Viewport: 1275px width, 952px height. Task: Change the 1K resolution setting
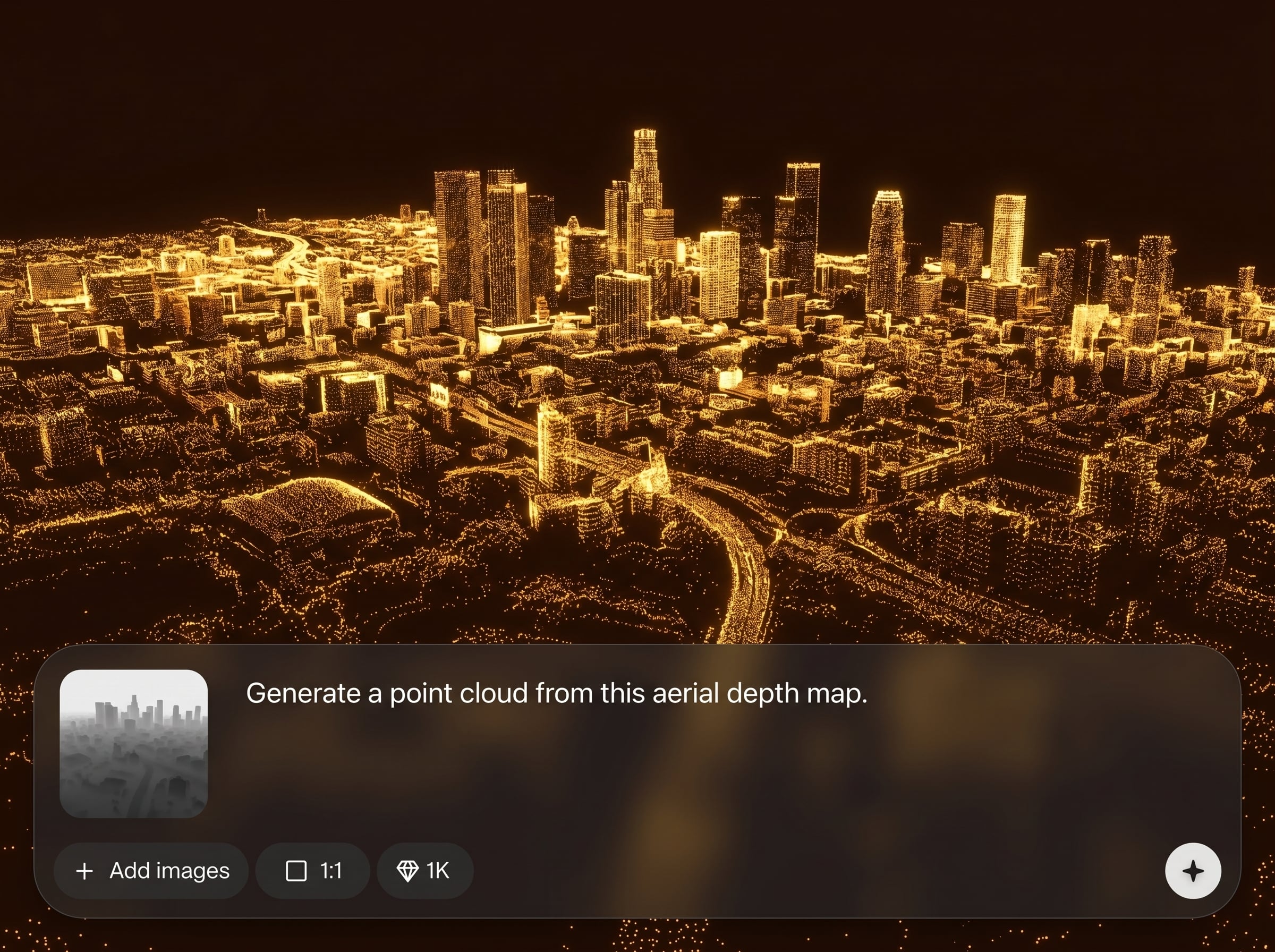click(424, 871)
